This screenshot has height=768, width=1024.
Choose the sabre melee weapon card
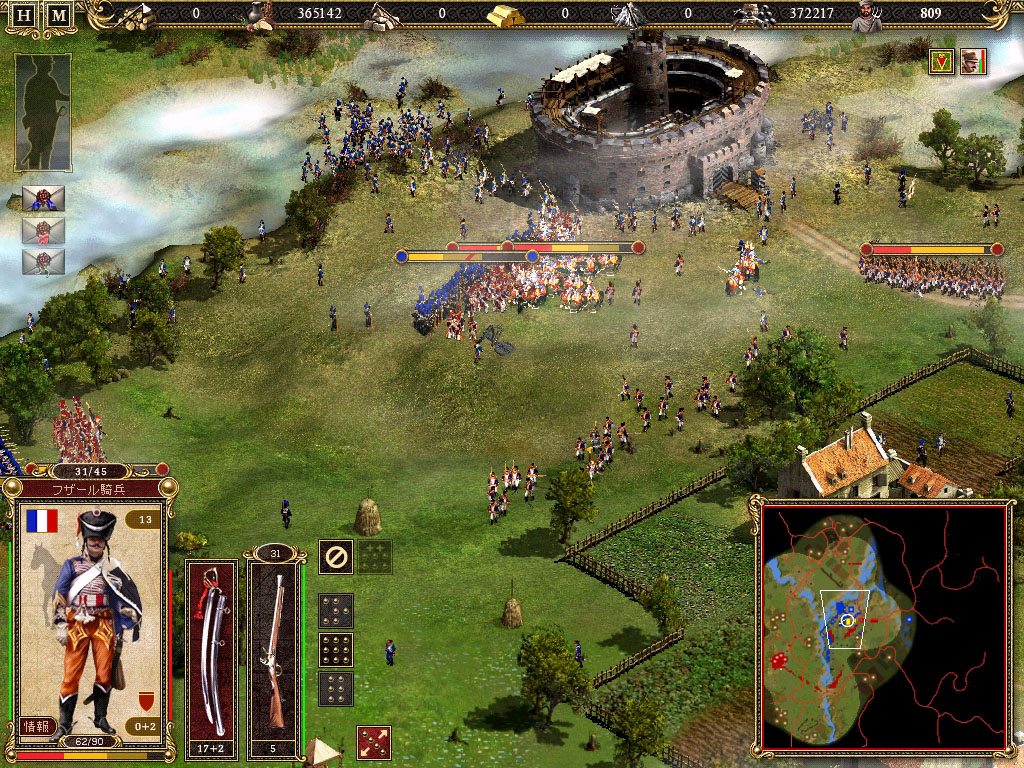click(x=212, y=650)
